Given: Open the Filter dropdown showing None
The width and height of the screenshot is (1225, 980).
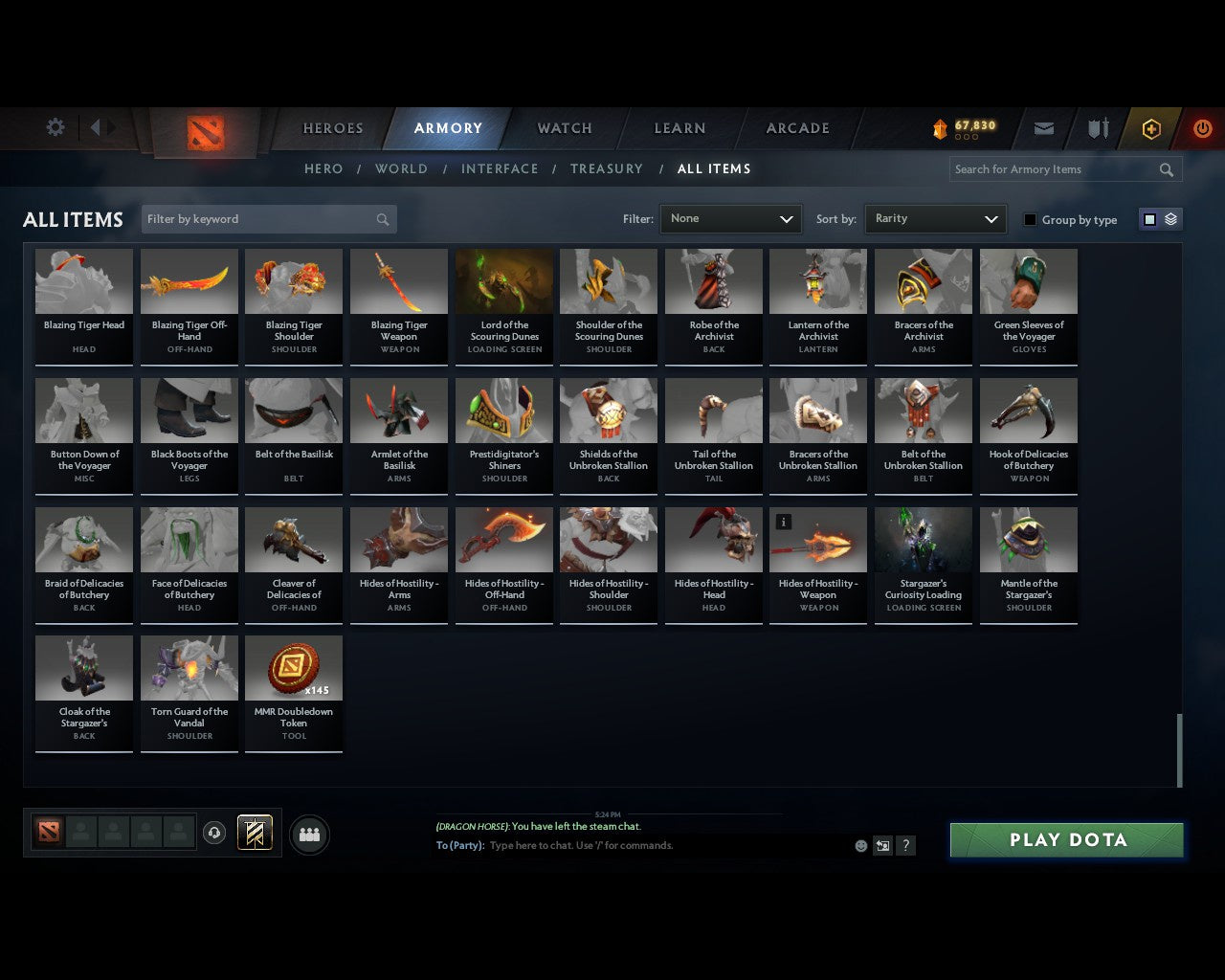Looking at the screenshot, I should pos(730,218).
